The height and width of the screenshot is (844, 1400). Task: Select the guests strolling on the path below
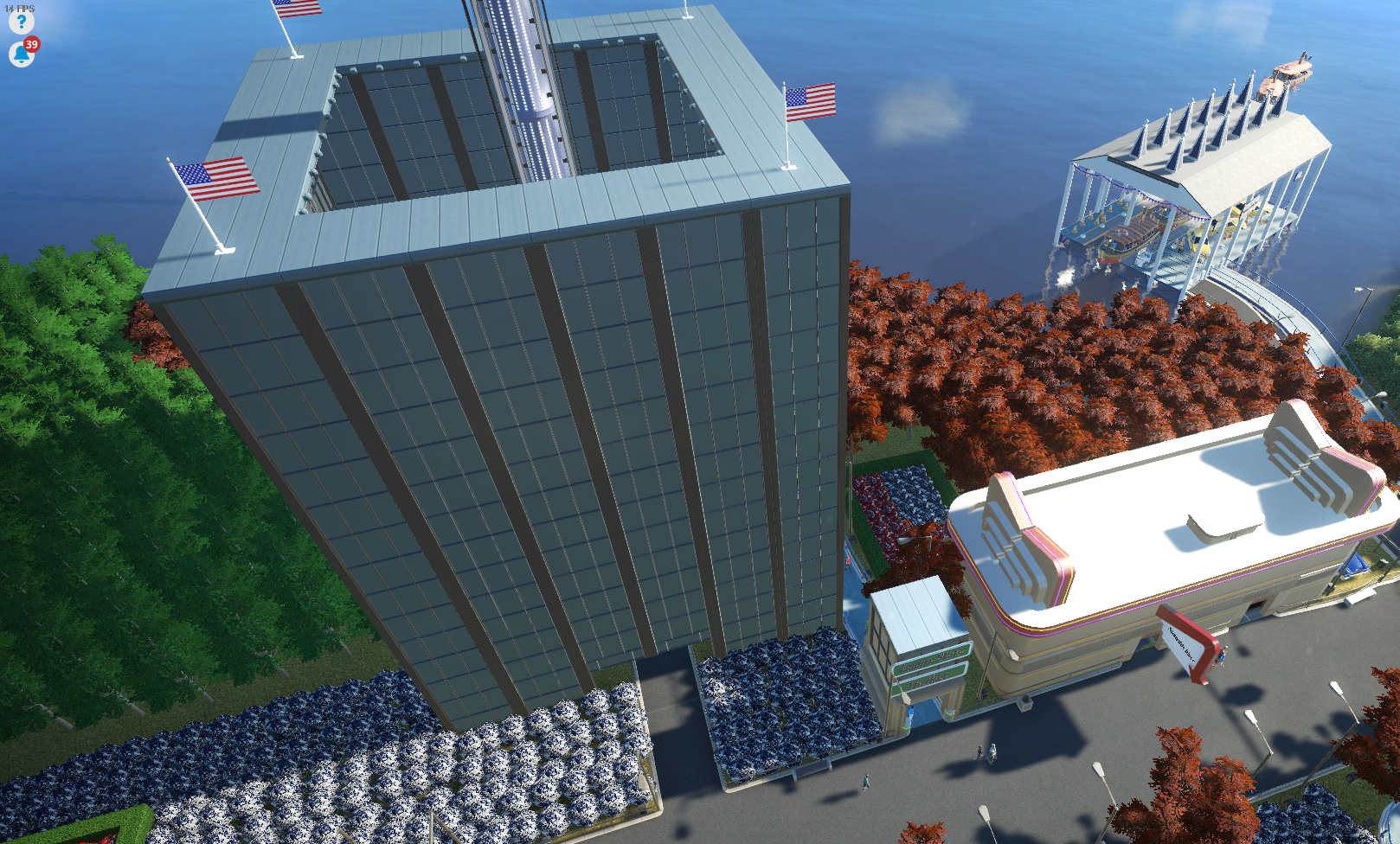(x=989, y=752)
